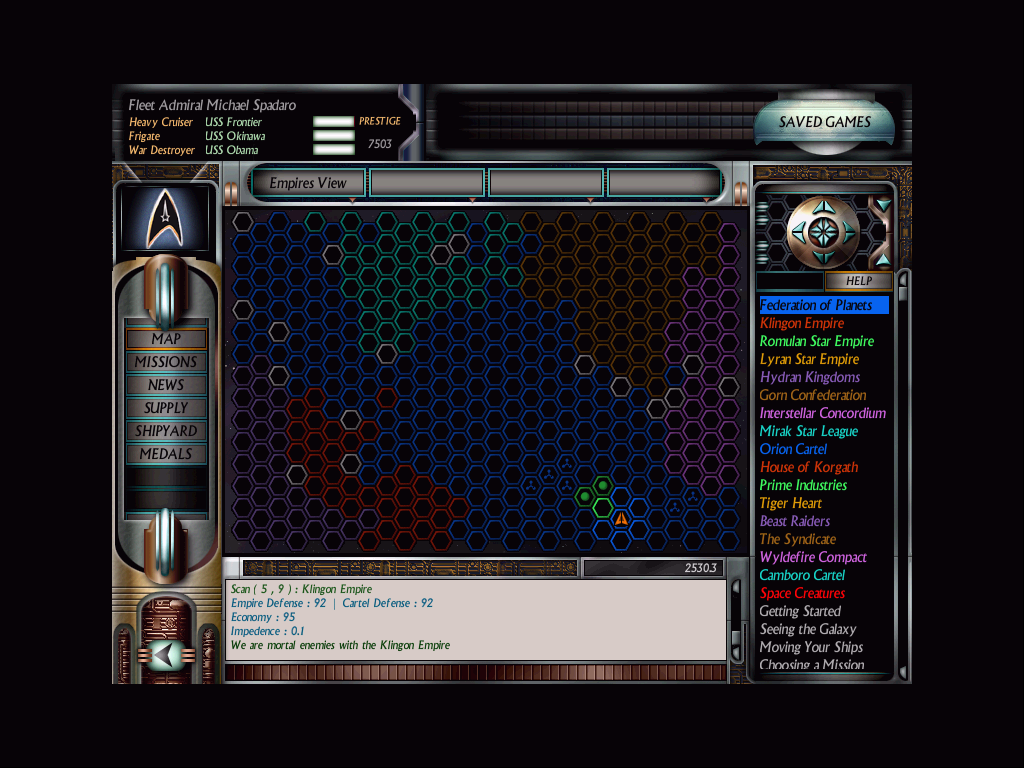Click the Help button
Screen dimensions: 1024x768
point(858,281)
